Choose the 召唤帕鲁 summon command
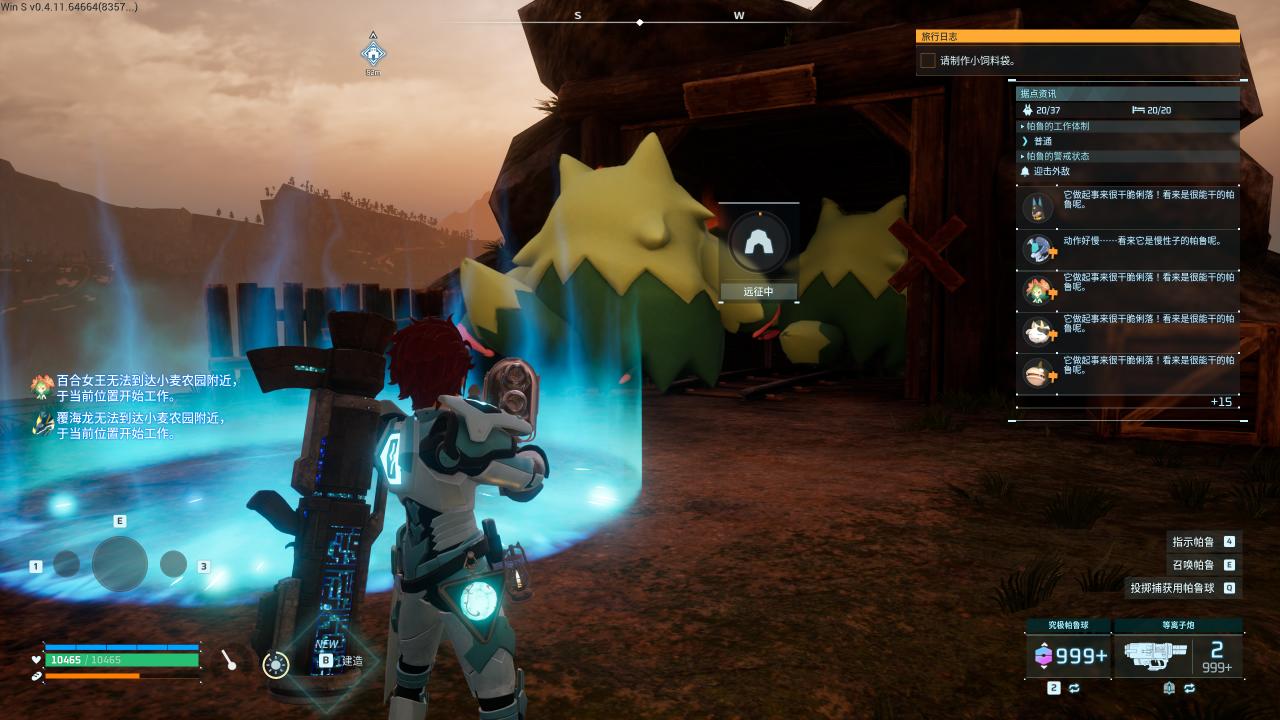The image size is (1280, 720). pos(1193,565)
